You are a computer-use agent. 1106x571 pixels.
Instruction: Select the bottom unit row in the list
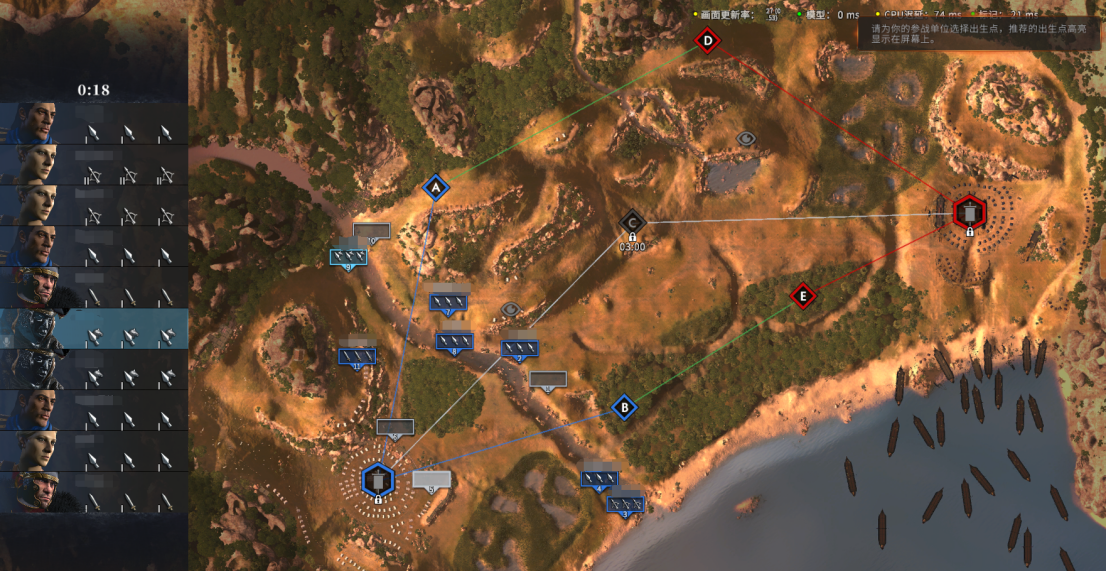94,493
